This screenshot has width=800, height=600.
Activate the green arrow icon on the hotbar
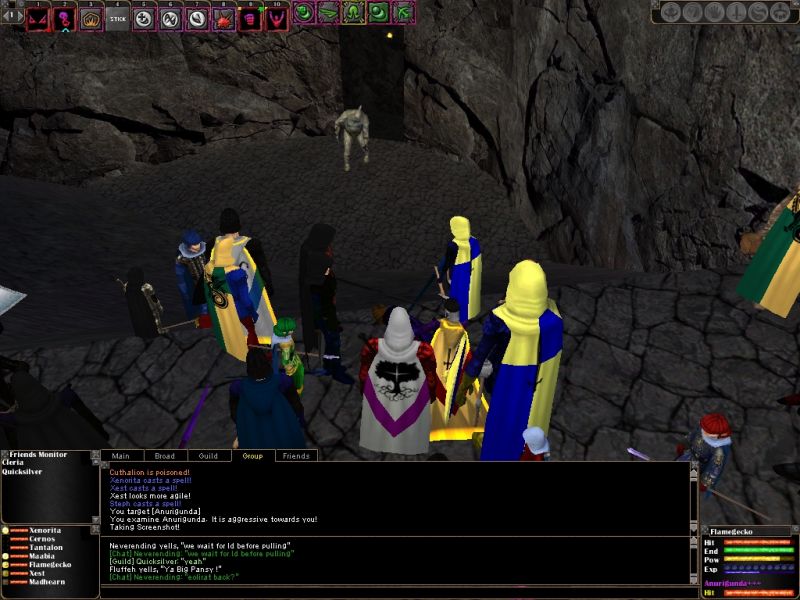(x=404, y=12)
